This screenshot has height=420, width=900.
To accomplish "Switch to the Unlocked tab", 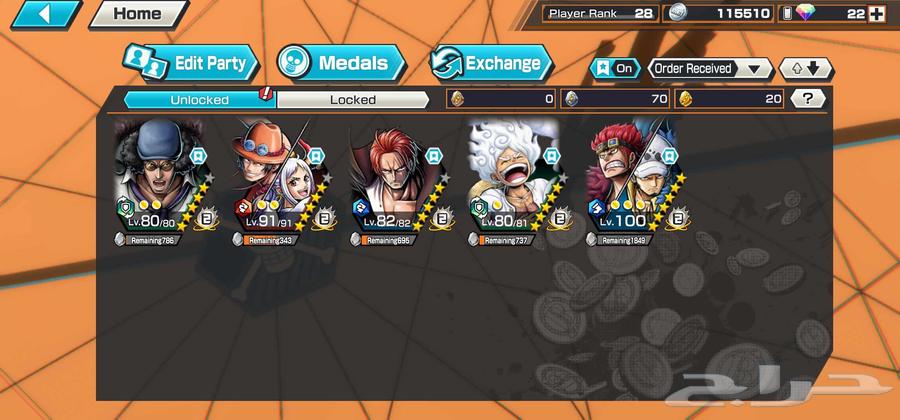I will pos(198,99).
